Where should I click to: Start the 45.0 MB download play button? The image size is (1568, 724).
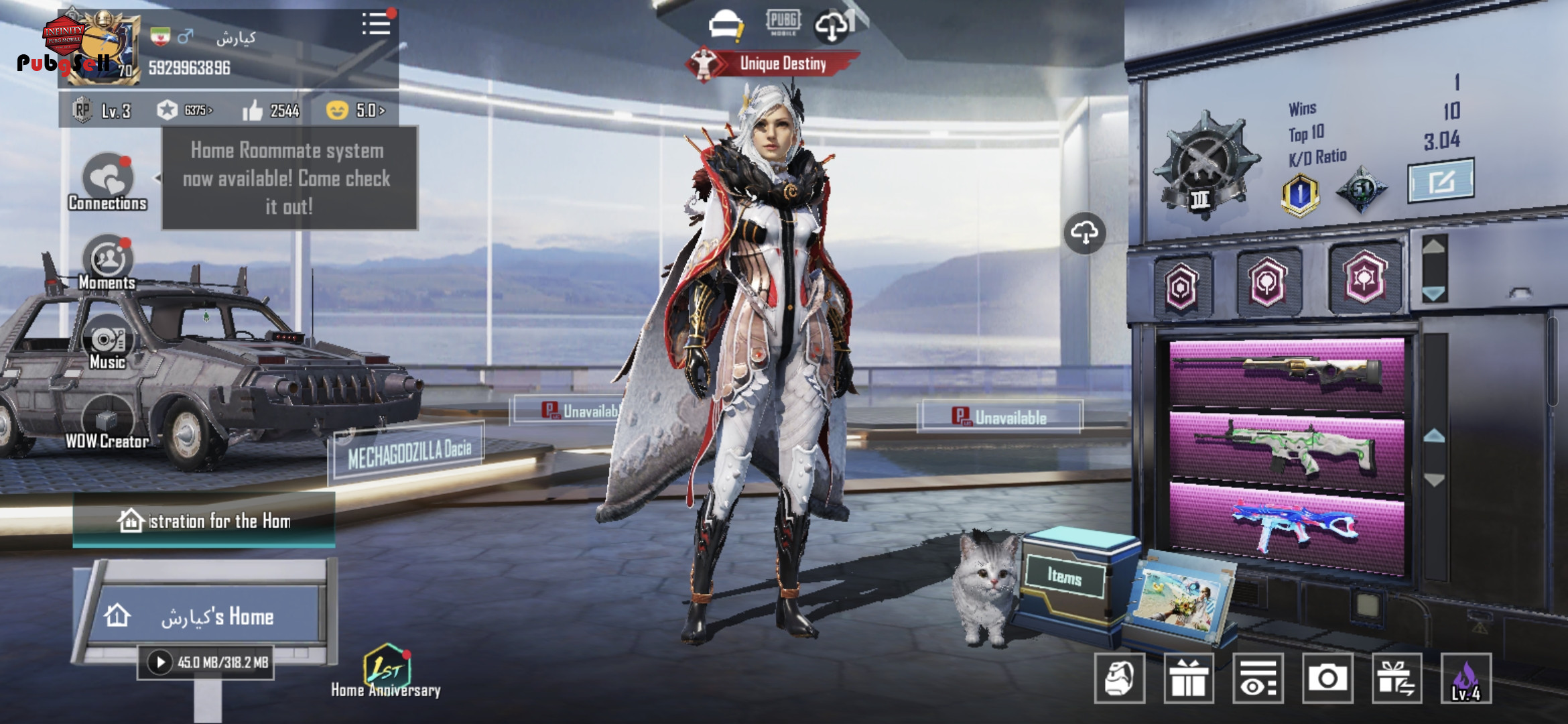[x=160, y=663]
